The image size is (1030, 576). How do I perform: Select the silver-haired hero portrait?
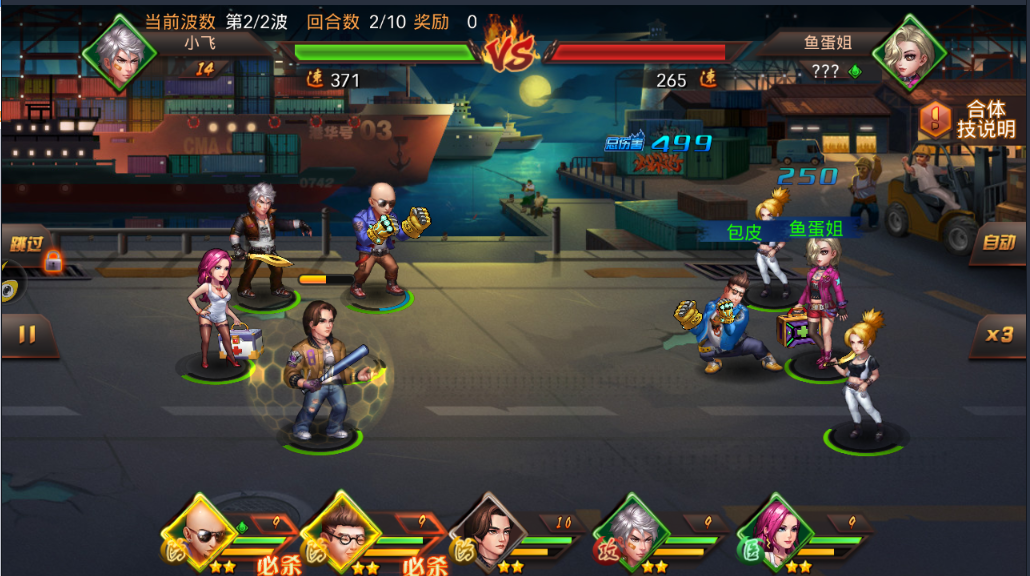[x=631, y=532]
